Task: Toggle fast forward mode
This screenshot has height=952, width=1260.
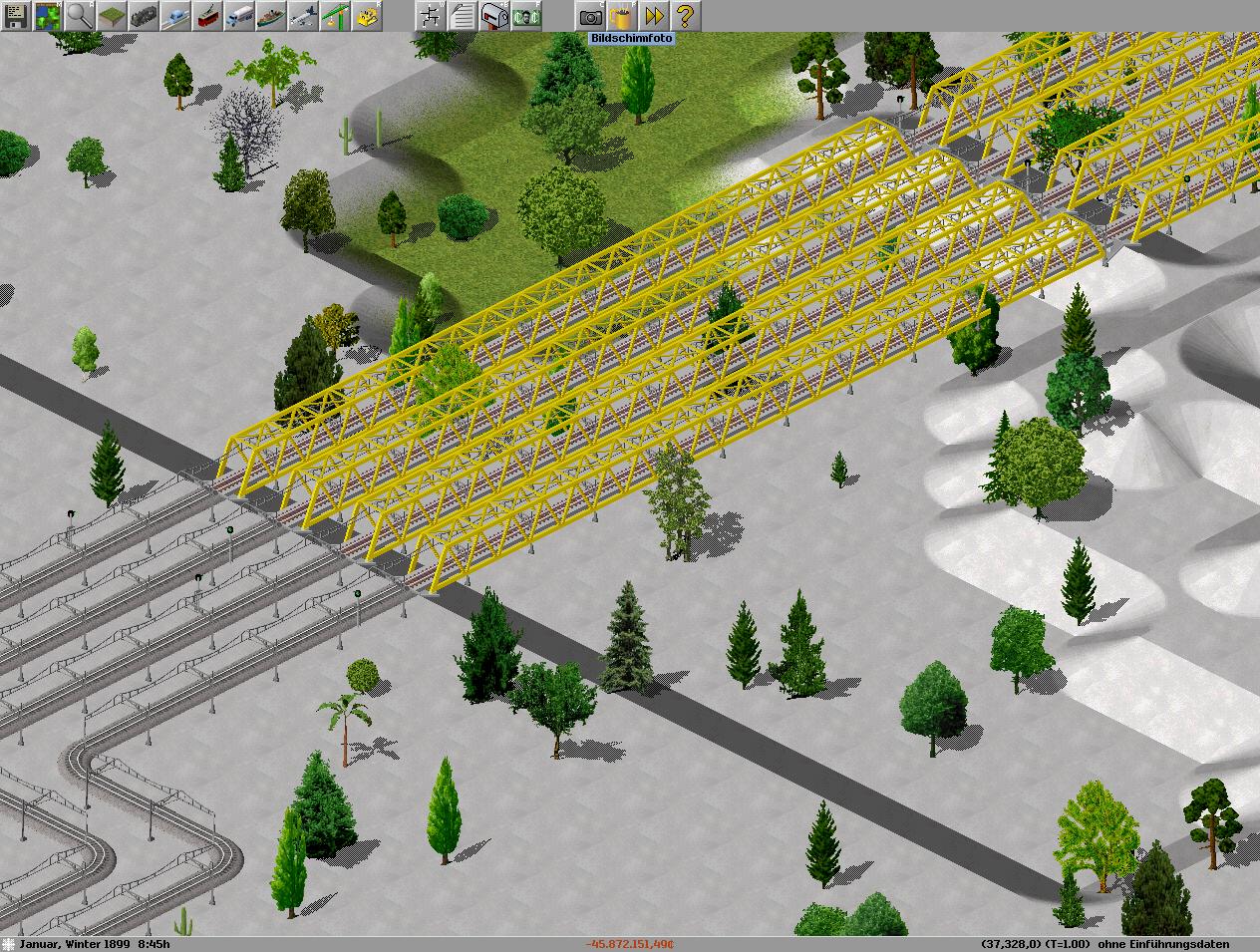Action: click(x=654, y=15)
